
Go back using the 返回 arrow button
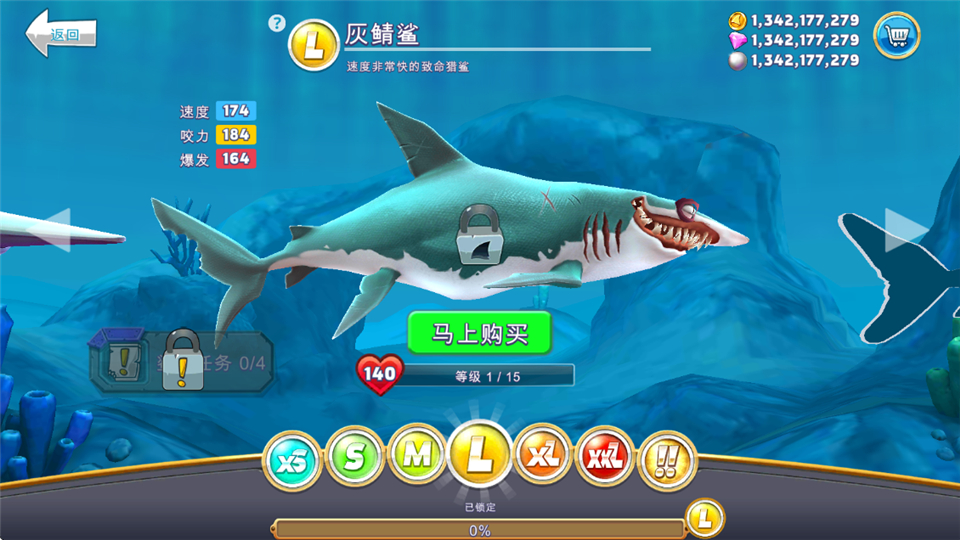pyautogui.click(x=60, y=35)
